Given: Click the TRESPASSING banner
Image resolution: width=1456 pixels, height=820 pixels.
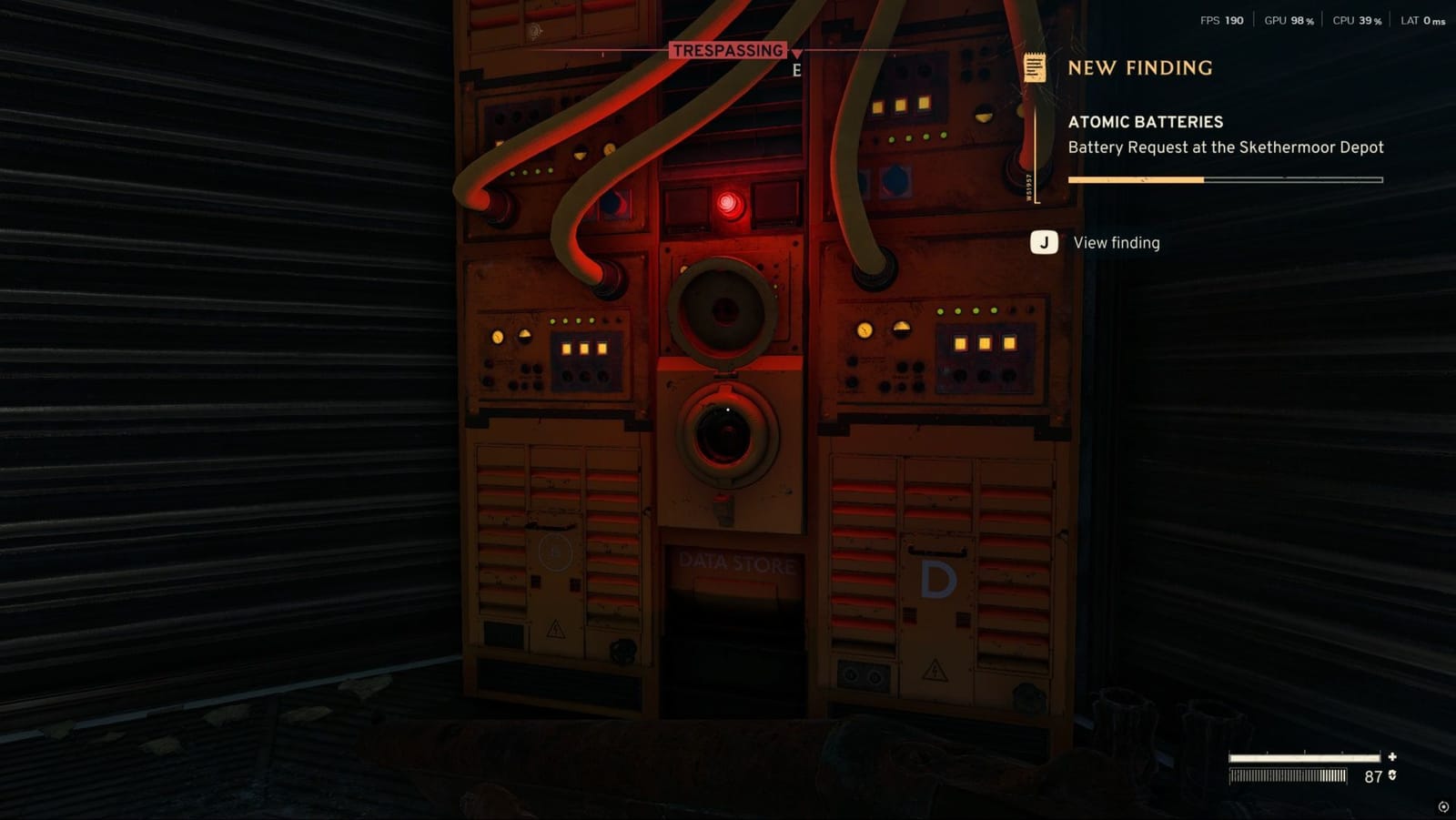Looking at the screenshot, I should pos(728,51).
